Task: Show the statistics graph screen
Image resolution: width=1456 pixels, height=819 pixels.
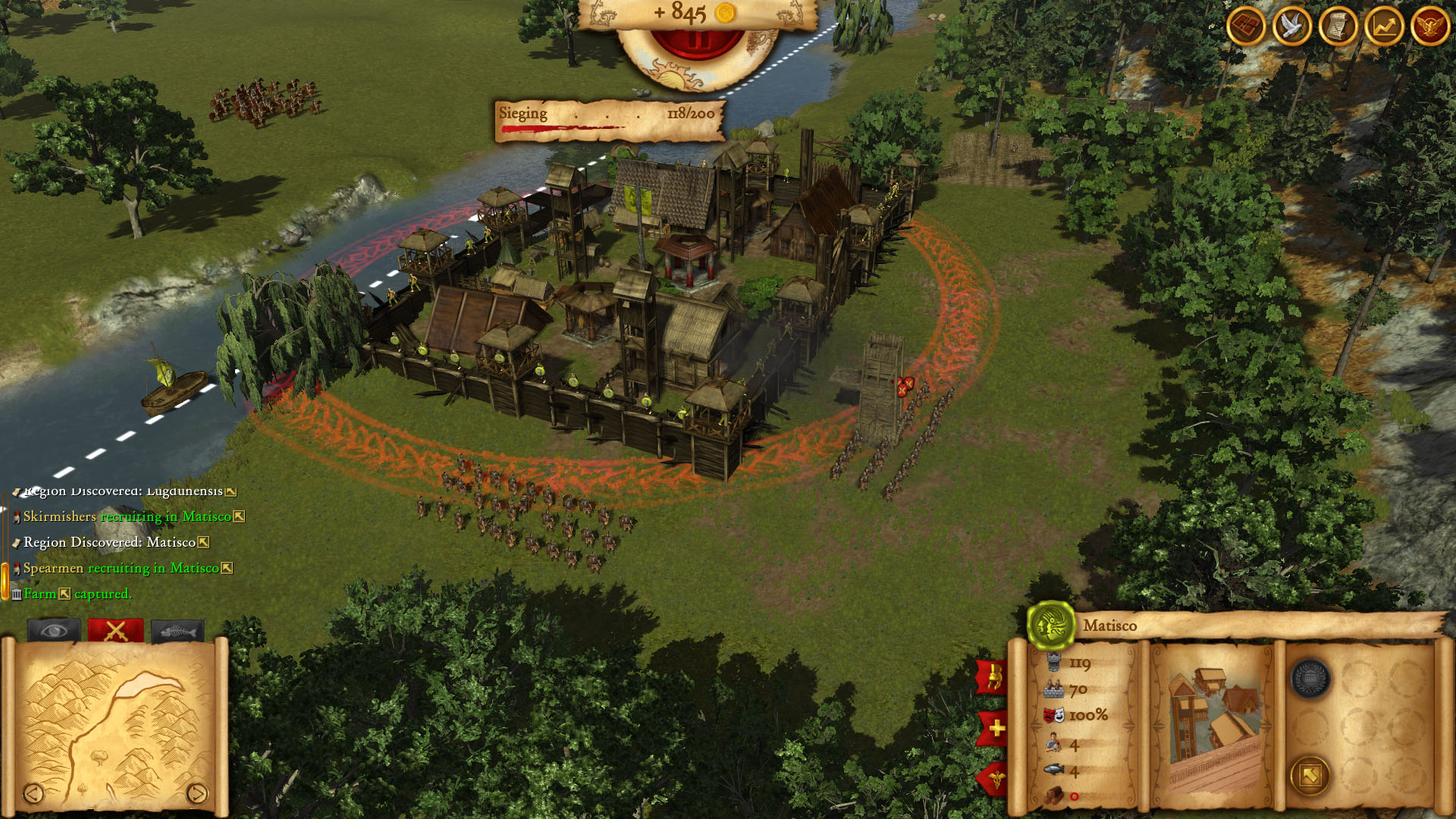Action: coord(1384,27)
